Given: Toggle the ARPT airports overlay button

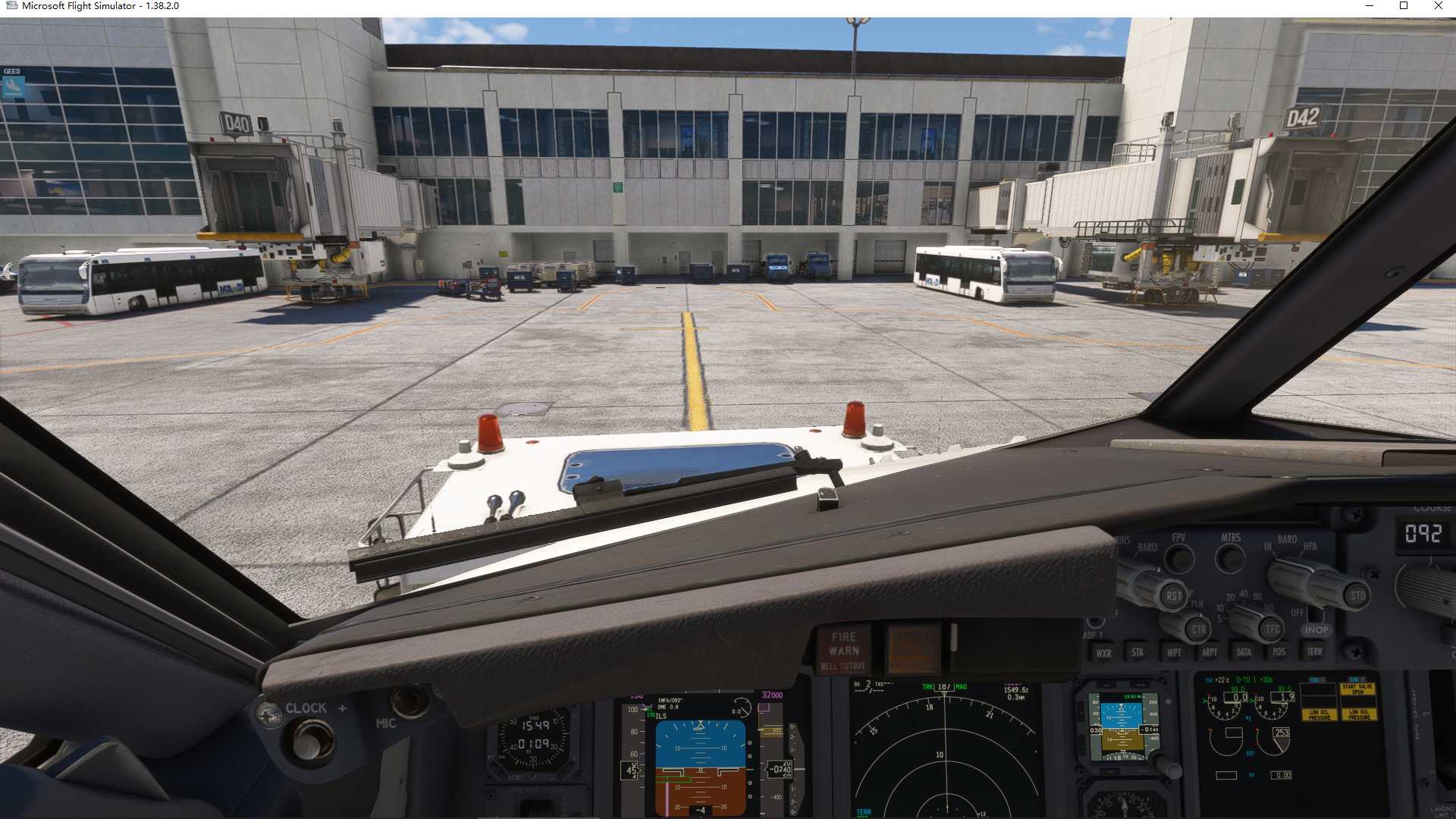Looking at the screenshot, I should (x=1210, y=652).
